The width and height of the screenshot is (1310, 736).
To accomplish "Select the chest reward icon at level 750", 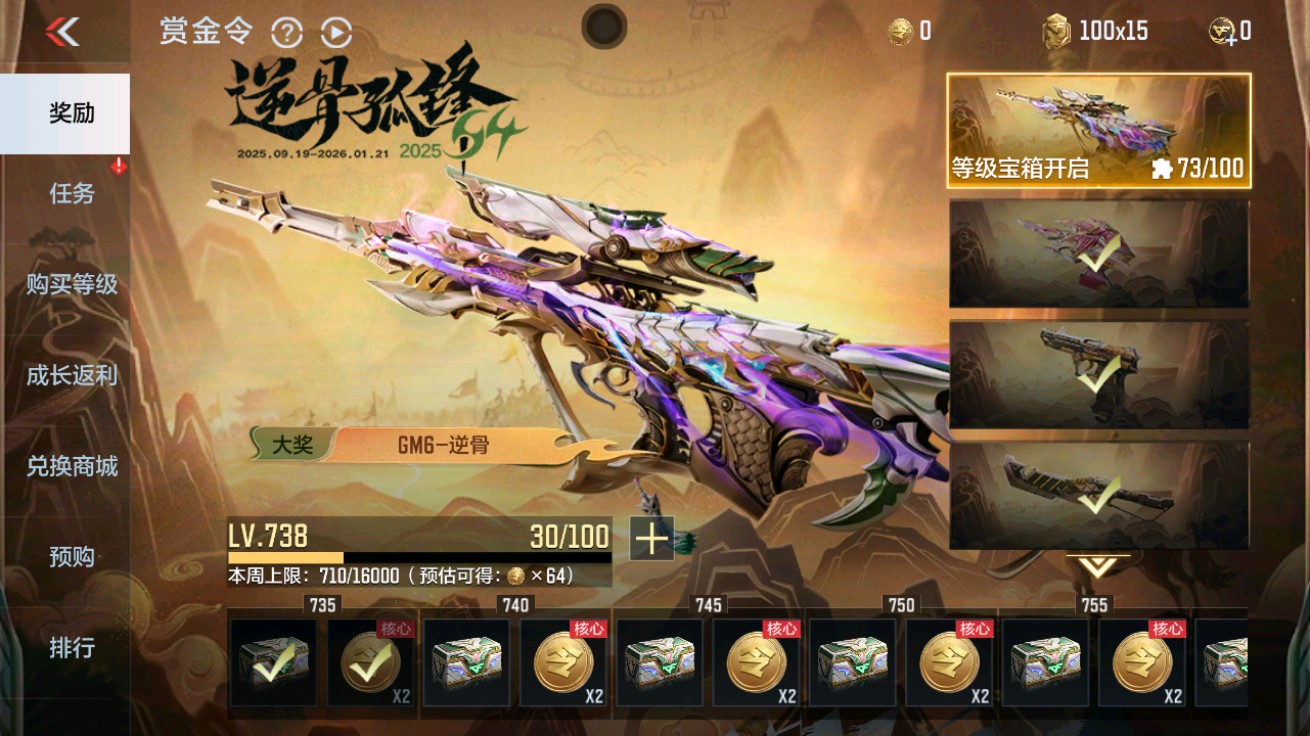I will (851, 662).
